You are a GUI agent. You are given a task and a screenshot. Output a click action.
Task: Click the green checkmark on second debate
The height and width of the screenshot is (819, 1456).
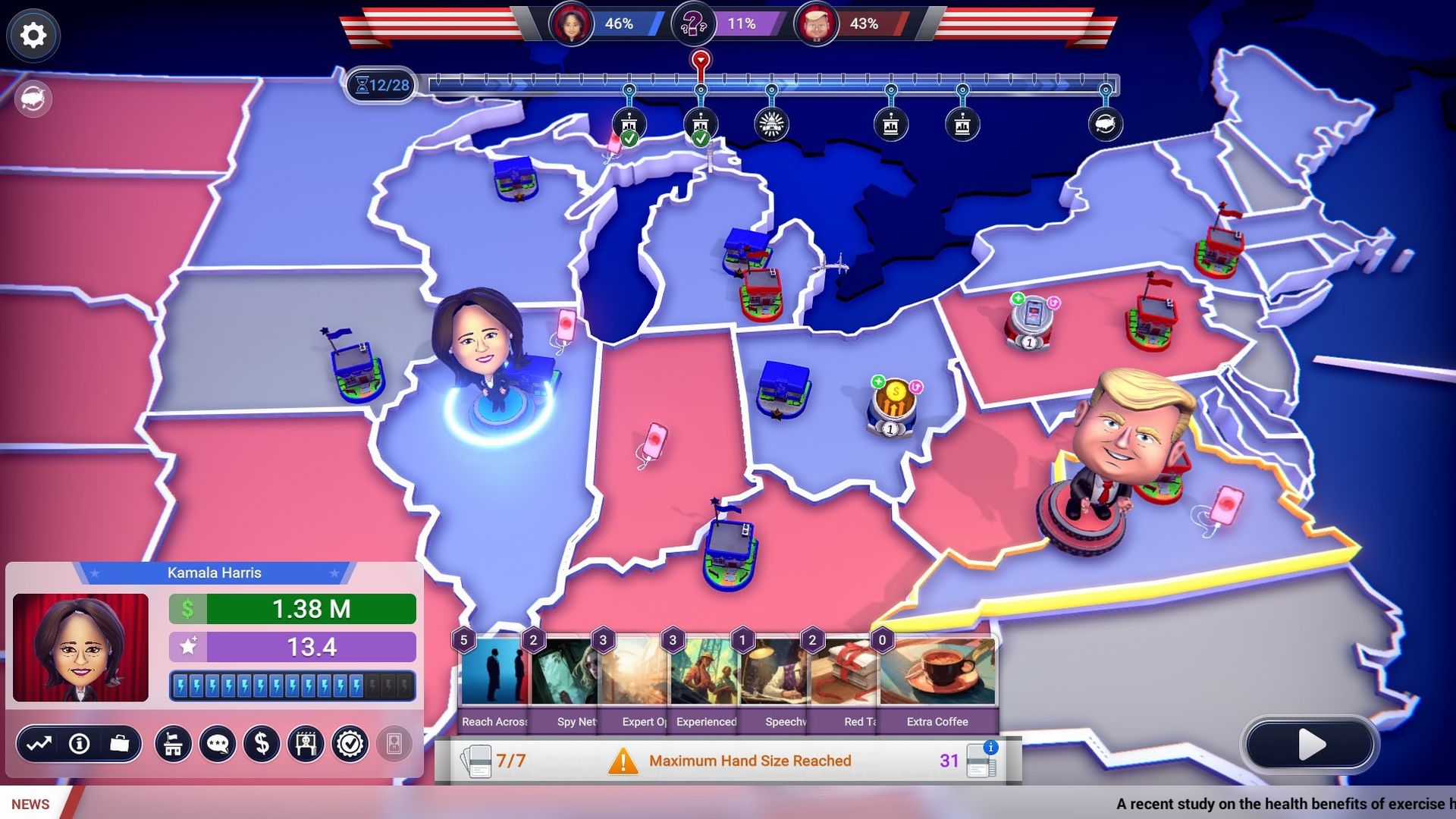(x=701, y=140)
